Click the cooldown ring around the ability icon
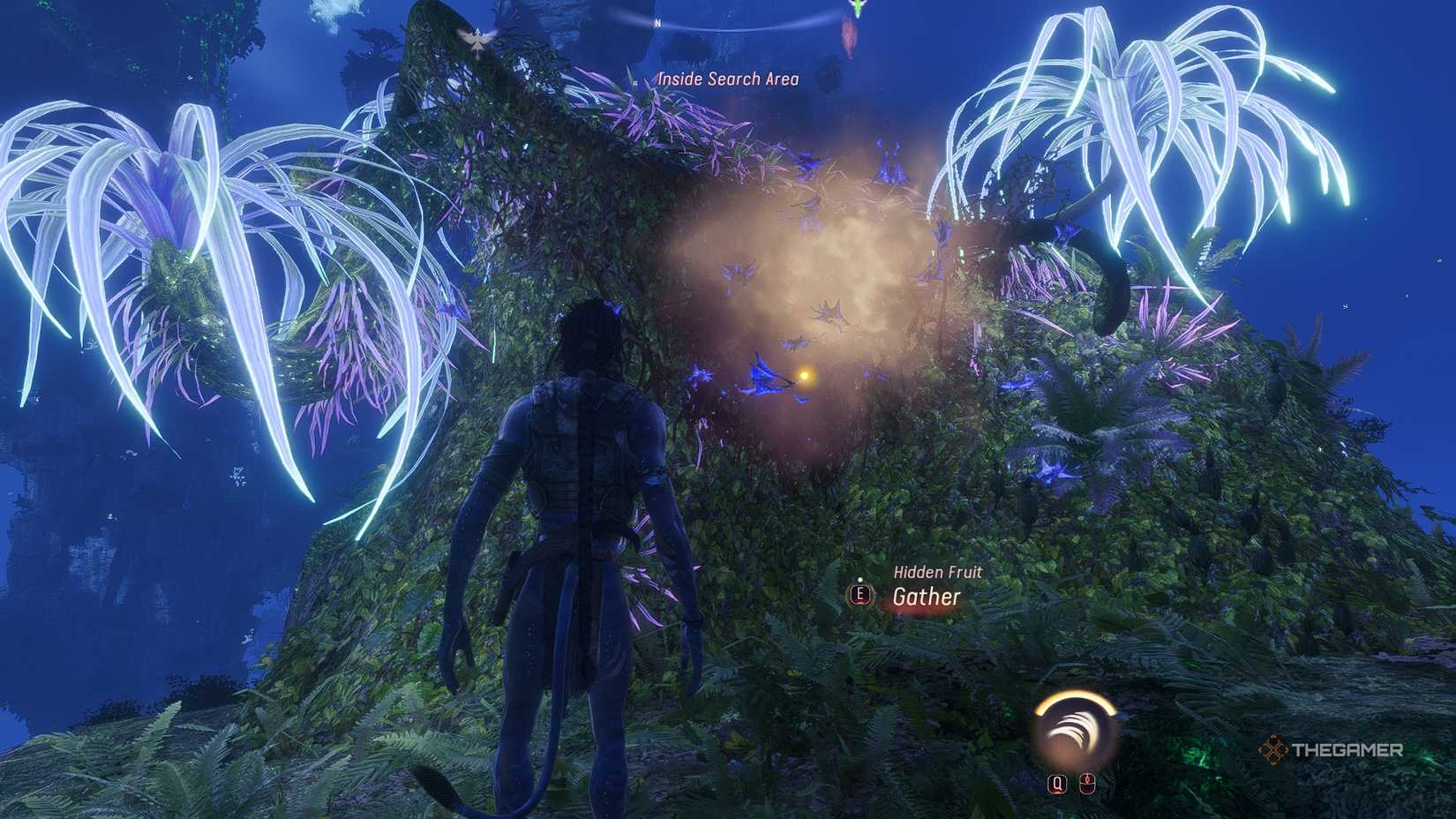Viewport: 1456px width, 819px height. (x=1073, y=699)
